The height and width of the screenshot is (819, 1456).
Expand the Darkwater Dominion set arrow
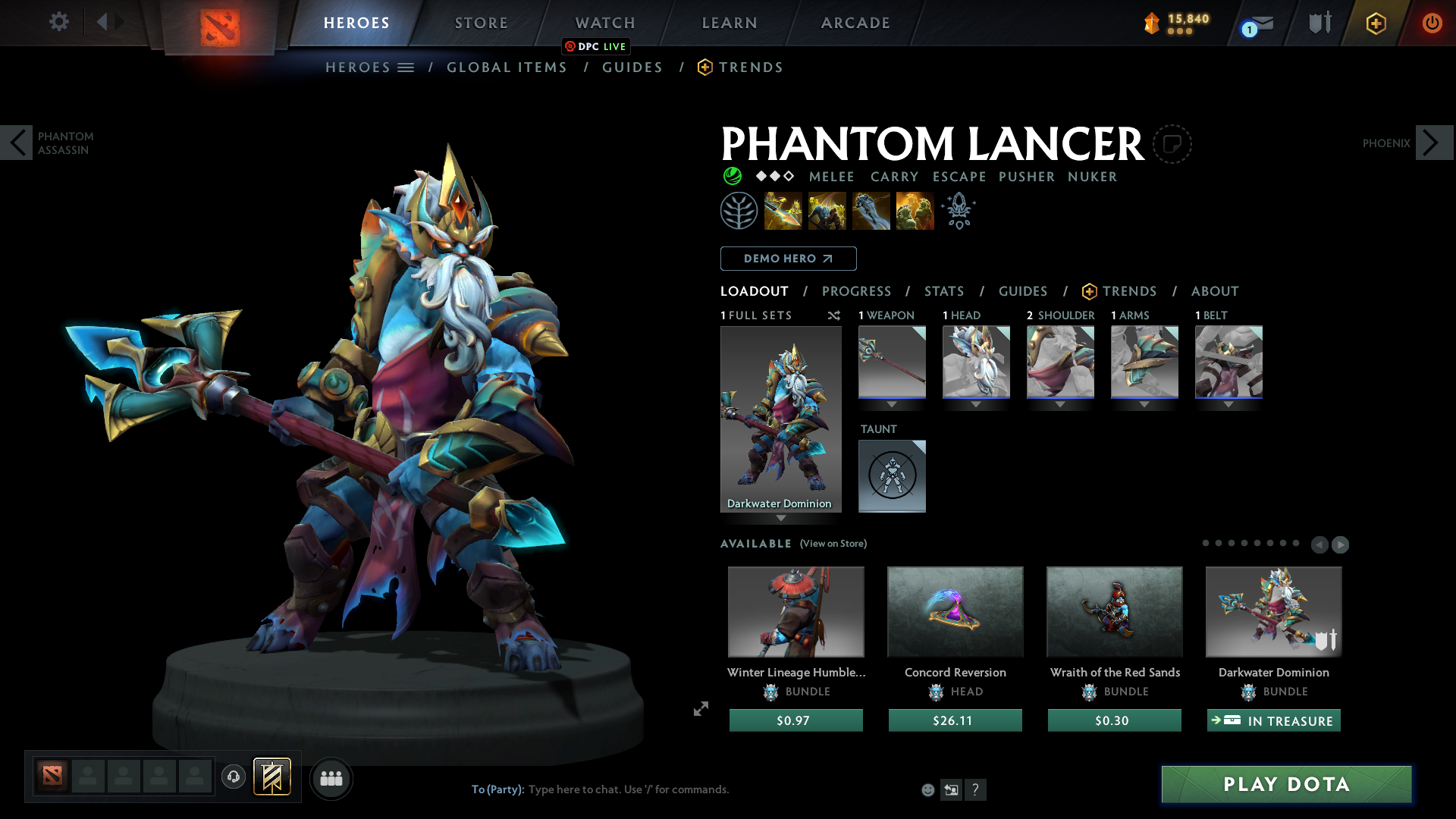coord(781,519)
